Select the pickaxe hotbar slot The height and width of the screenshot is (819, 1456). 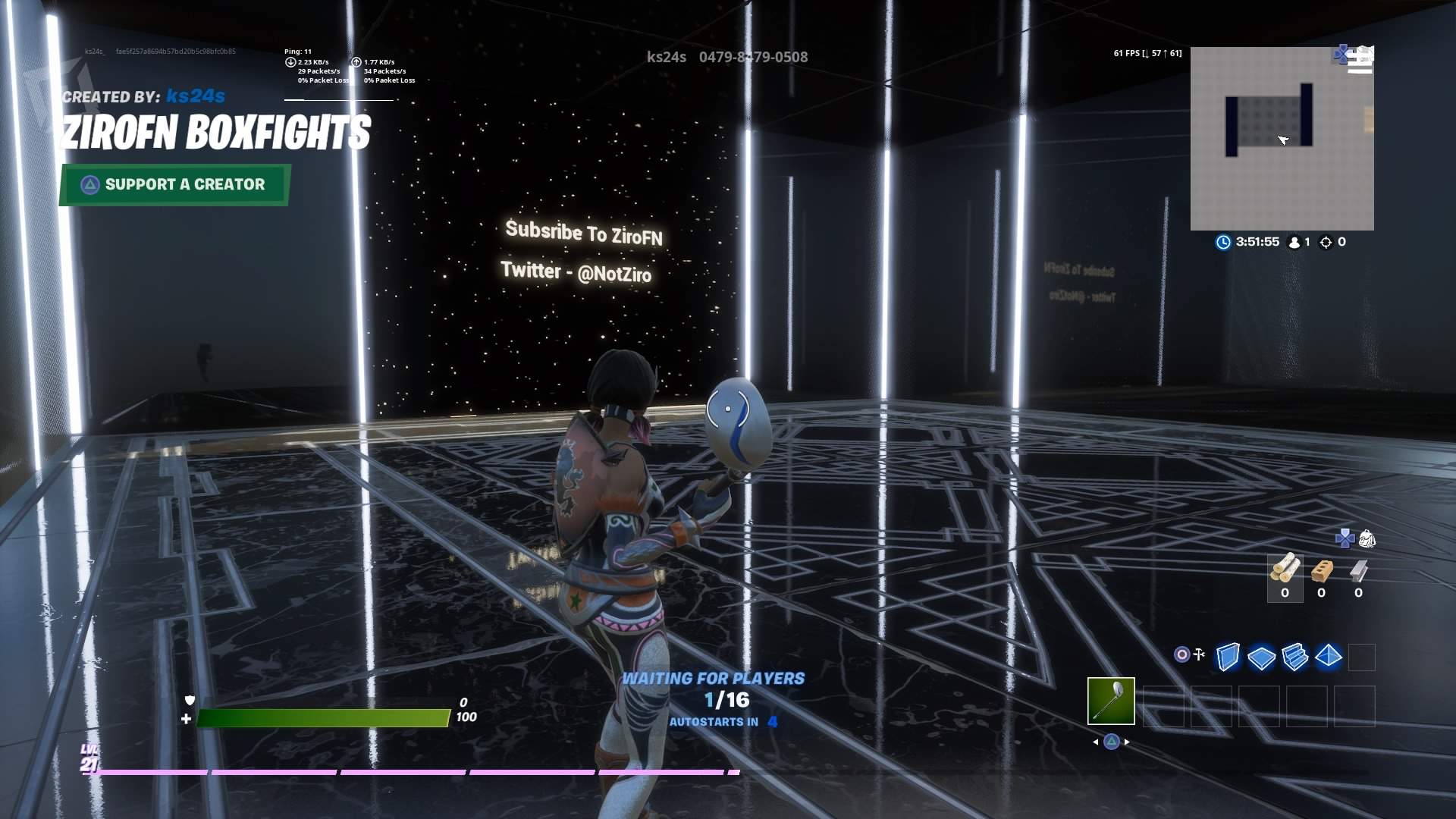pyautogui.click(x=1111, y=701)
